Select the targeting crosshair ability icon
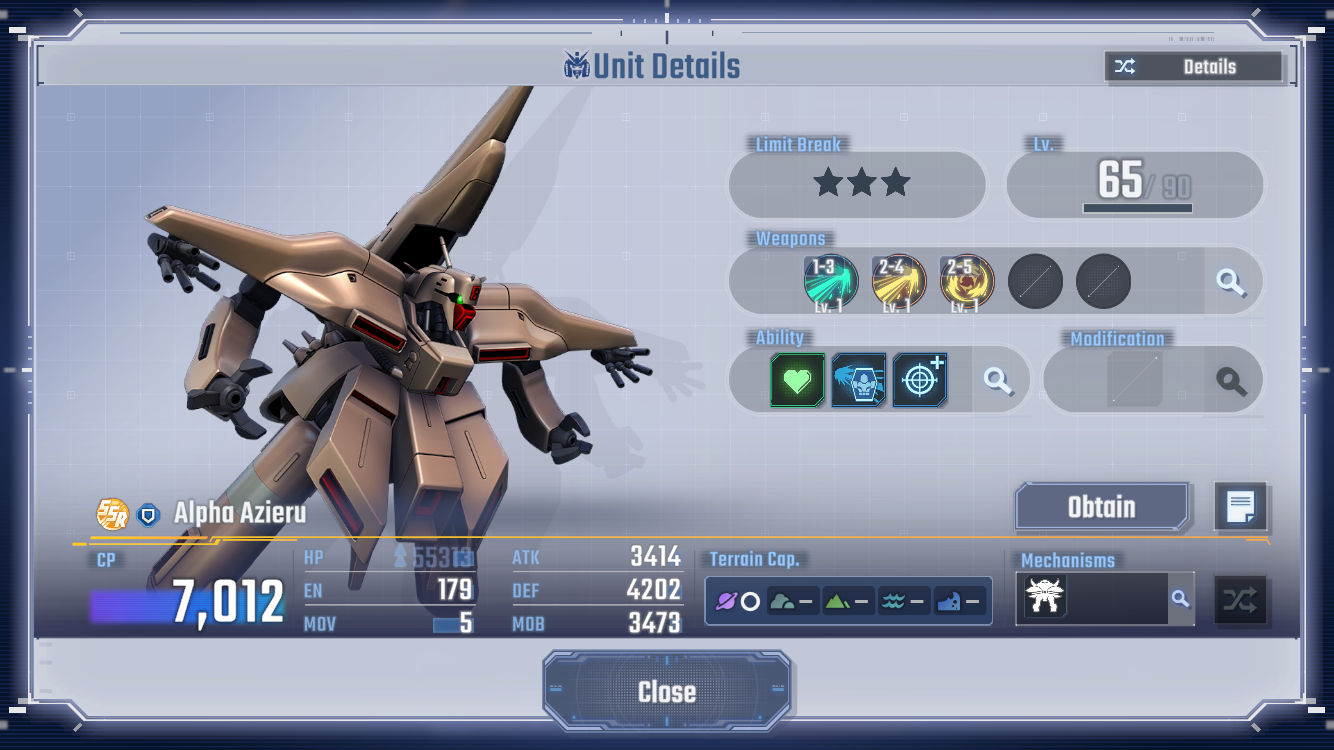This screenshot has width=1334, height=750. [x=919, y=380]
